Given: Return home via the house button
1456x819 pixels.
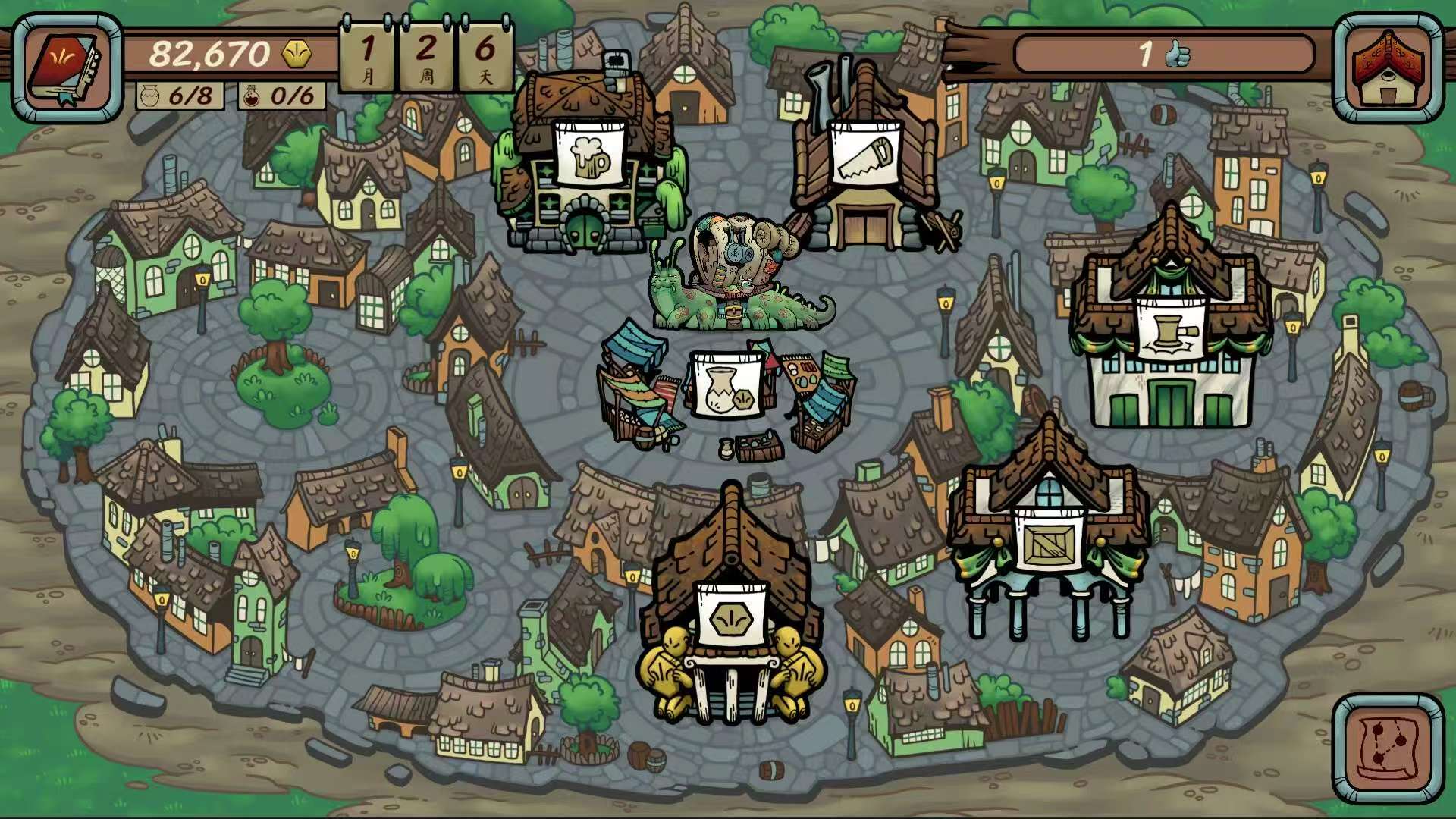Looking at the screenshot, I should [x=1387, y=68].
